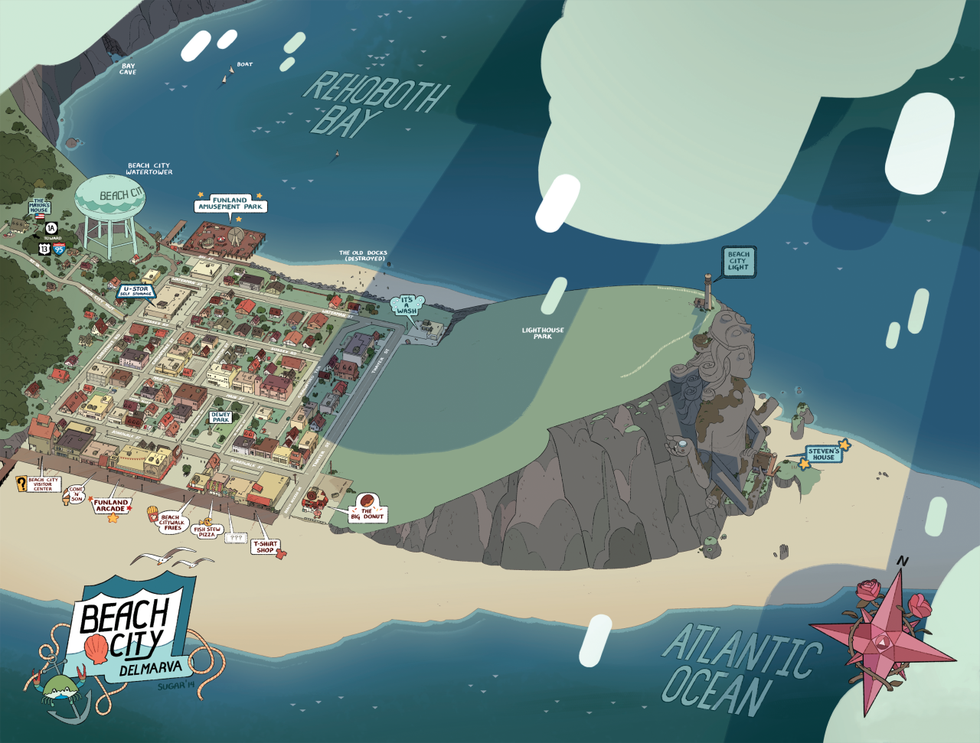The height and width of the screenshot is (743, 980).
Task: Open the T-Shirt Shop marker
Action: (264, 546)
